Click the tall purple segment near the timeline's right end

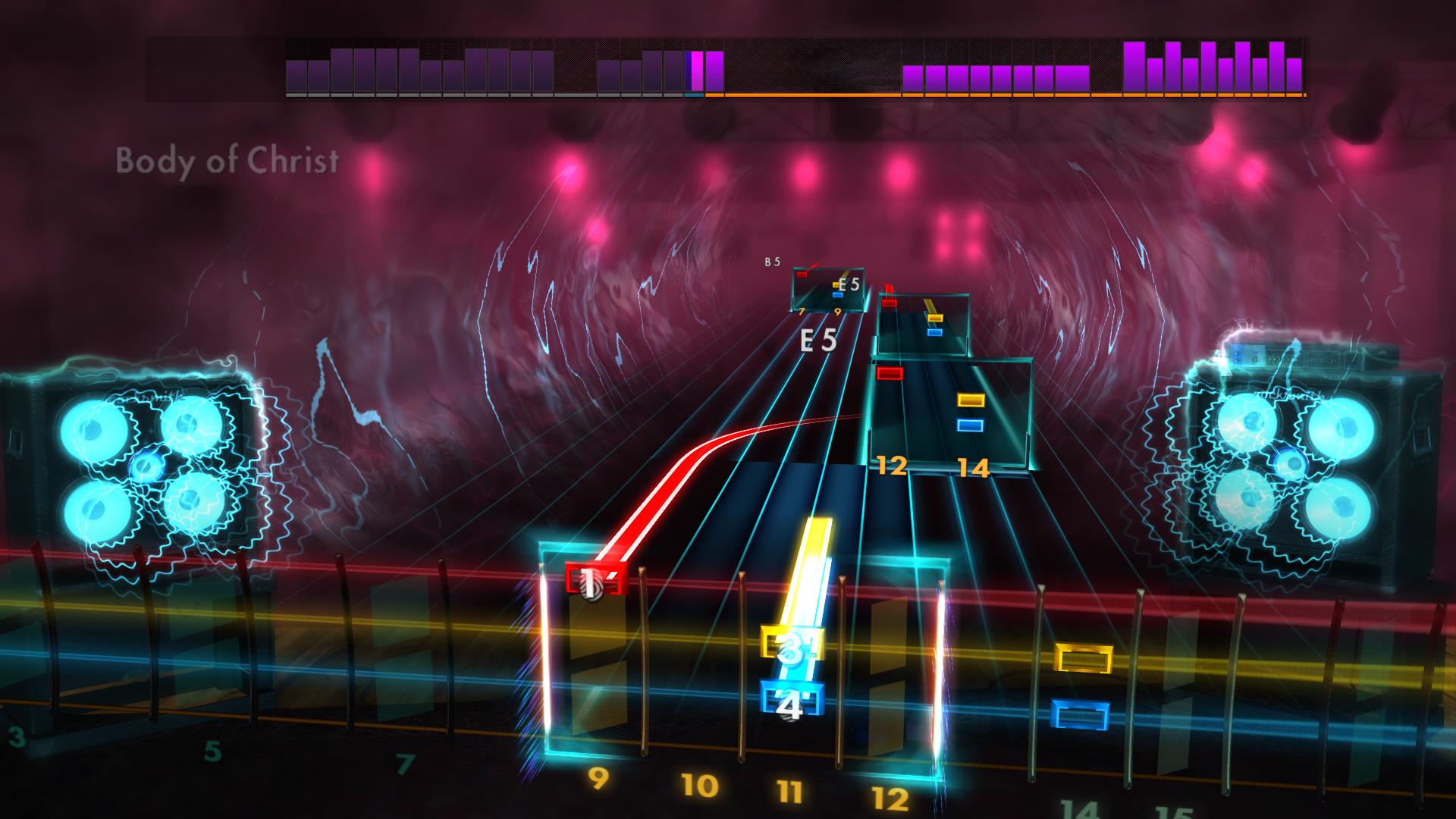click(1134, 68)
